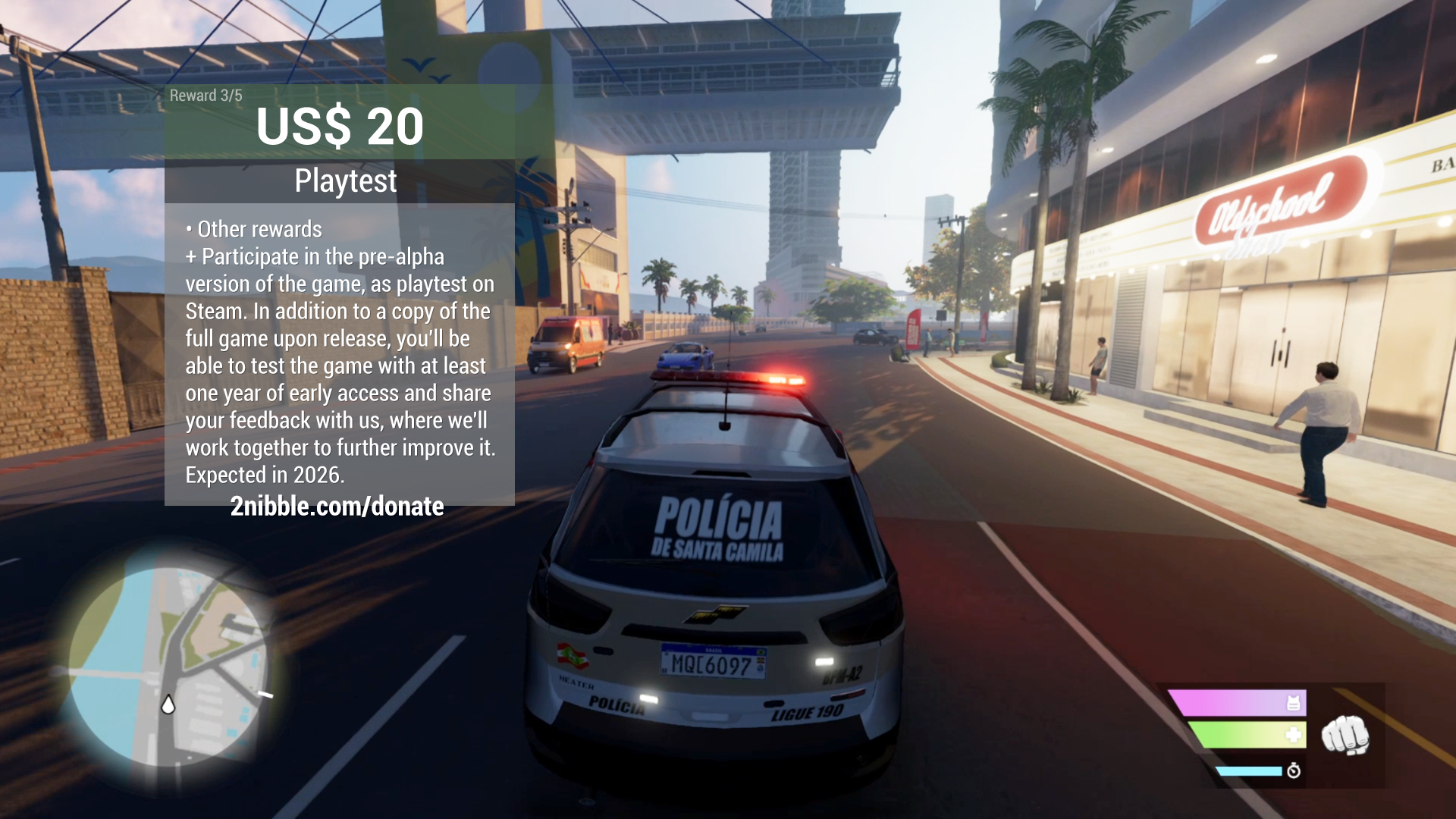Click the circular minimap
This screenshot has height=819, width=1456.
point(168,667)
